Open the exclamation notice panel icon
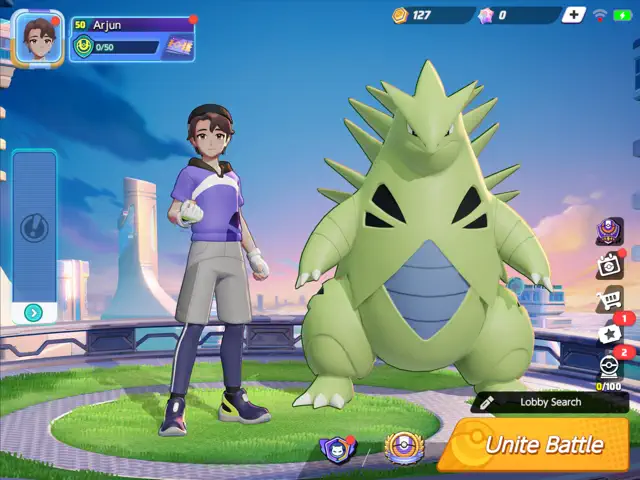This screenshot has height=480, width=640. [34, 228]
